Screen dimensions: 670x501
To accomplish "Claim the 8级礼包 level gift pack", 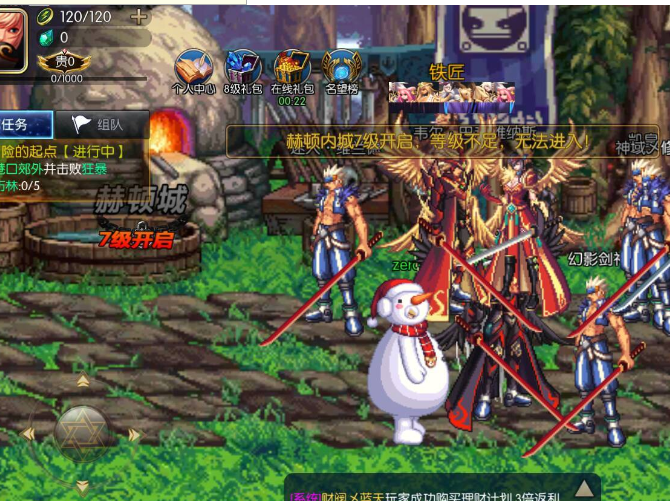I will coord(242,70).
